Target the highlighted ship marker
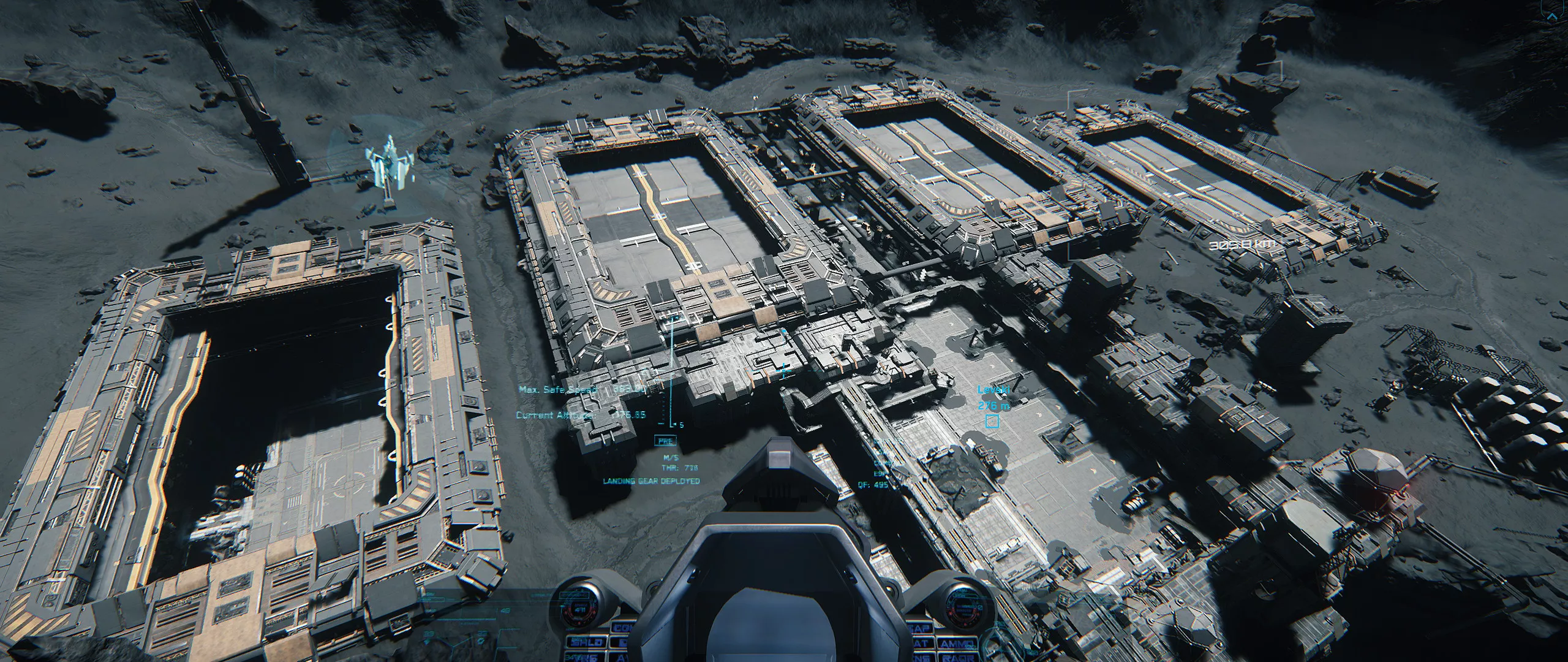1568x662 pixels. tap(388, 170)
